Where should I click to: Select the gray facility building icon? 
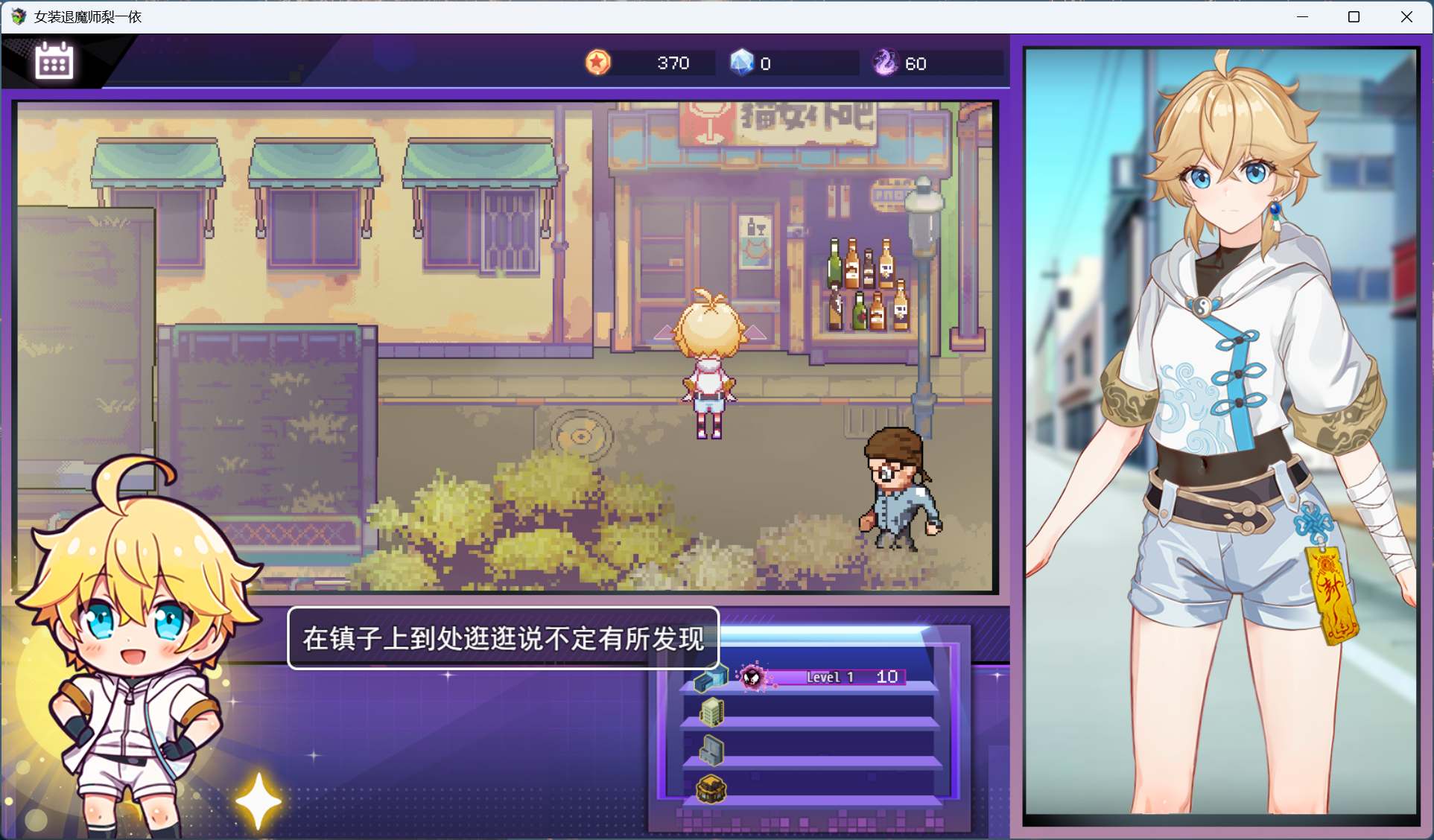click(x=710, y=751)
